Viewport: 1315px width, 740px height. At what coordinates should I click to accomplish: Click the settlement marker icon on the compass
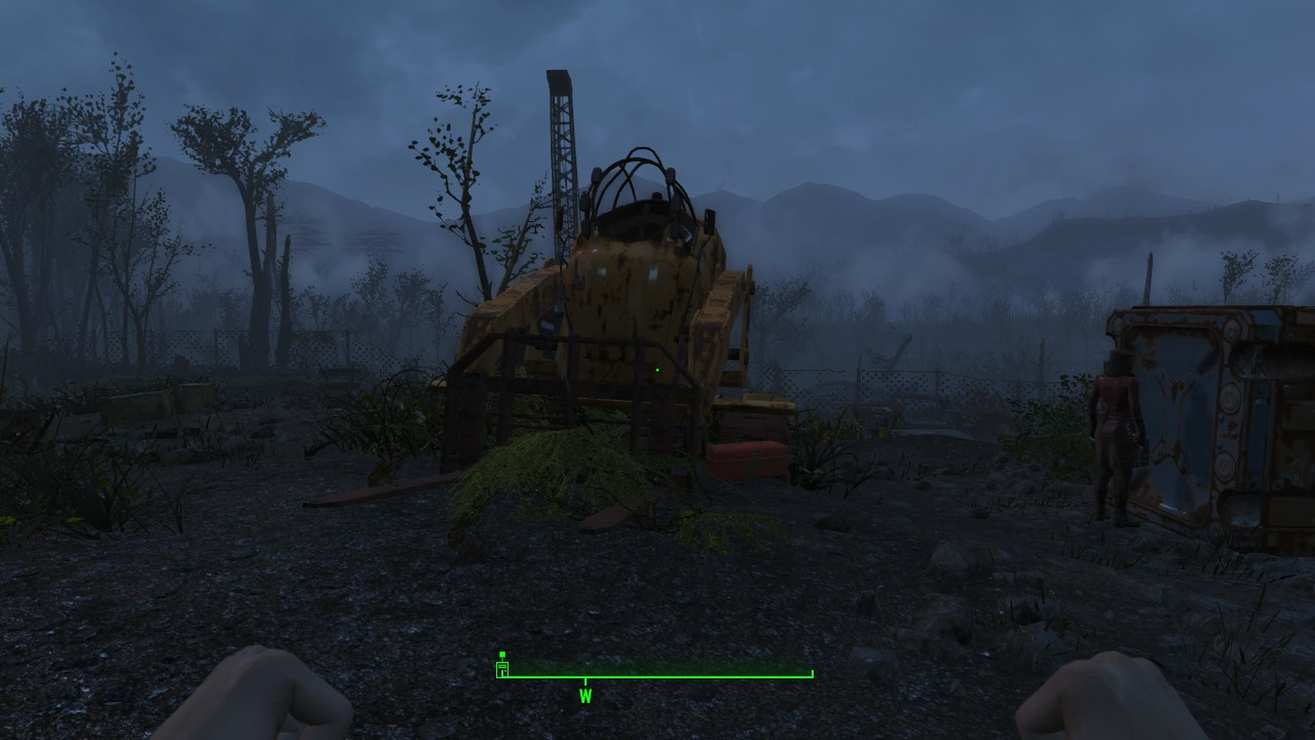502,668
